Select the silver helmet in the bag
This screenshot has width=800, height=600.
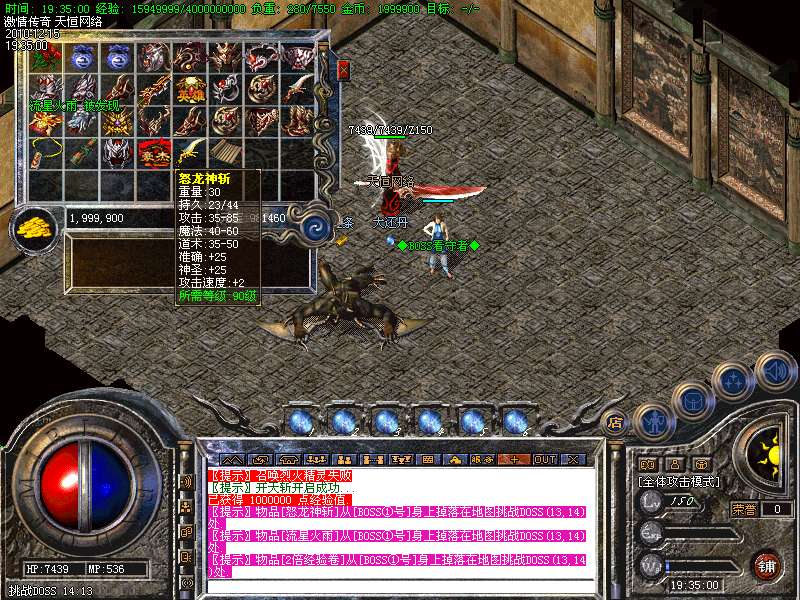tap(118, 153)
